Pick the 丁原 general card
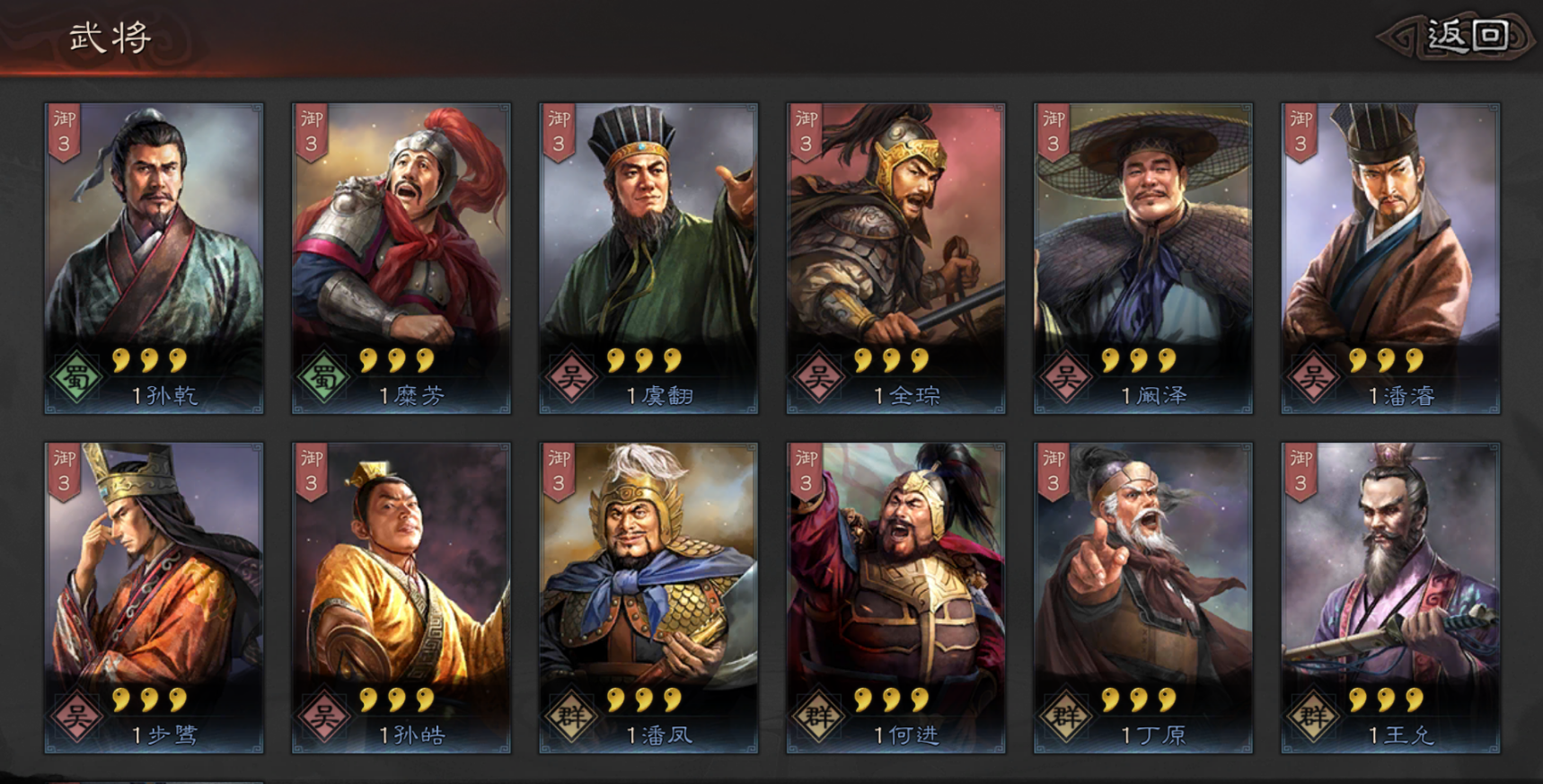Viewport: 1543px width, 784px height. pos(1143,597)
